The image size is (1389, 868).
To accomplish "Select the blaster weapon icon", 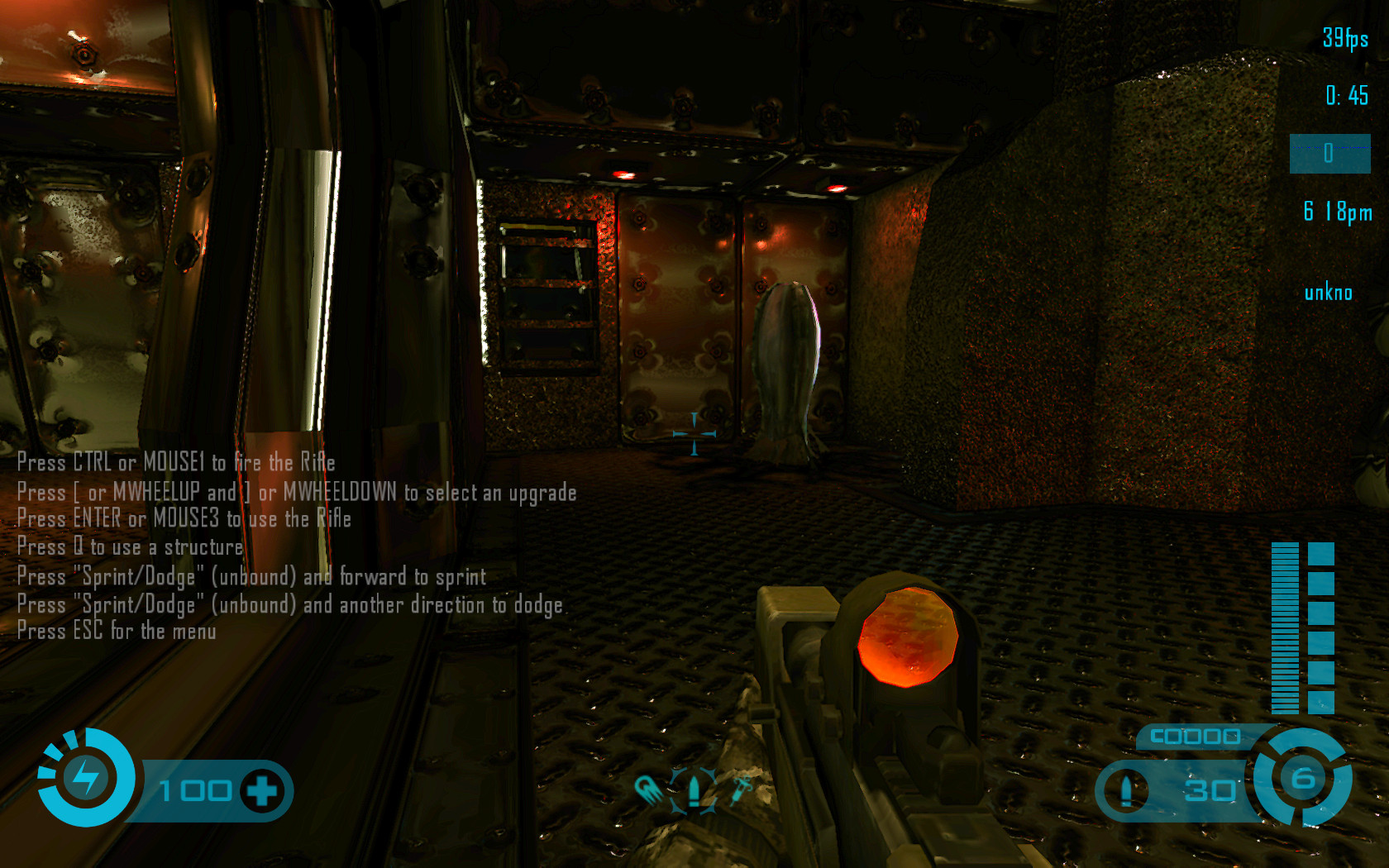I will [x=648, y=789].
